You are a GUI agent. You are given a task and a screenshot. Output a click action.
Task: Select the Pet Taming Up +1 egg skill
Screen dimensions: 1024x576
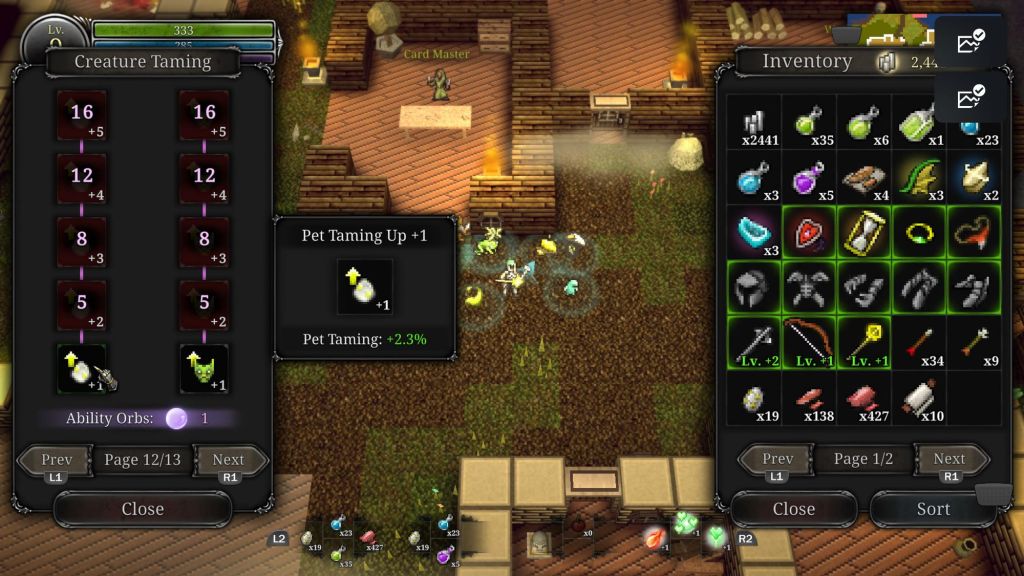point(81,369)
